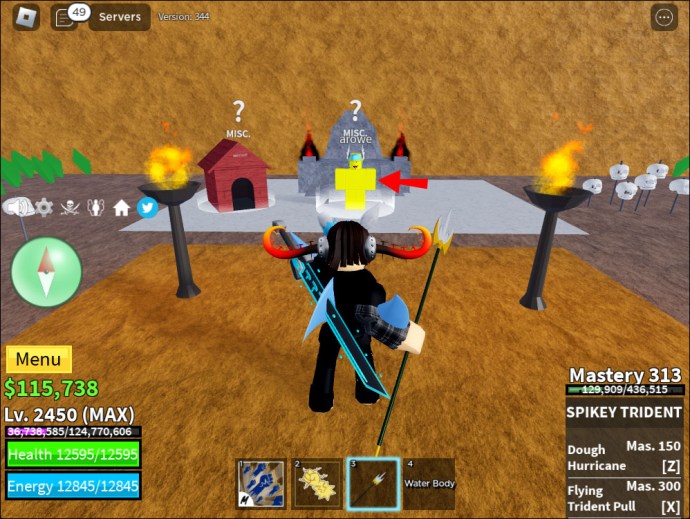Viewport: 690px width, 519px height.
Task: Click the white house home icon
Action: 122,207
